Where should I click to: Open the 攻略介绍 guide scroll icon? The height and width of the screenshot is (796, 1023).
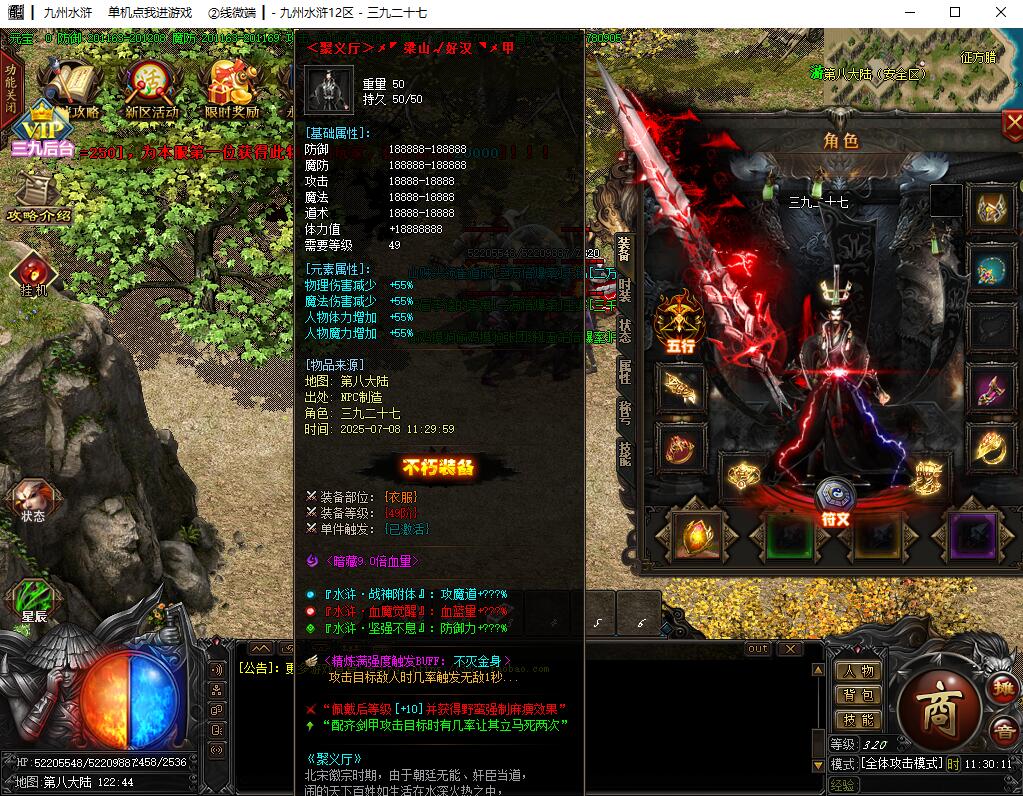pyautogui.click(x=38, y=197)
